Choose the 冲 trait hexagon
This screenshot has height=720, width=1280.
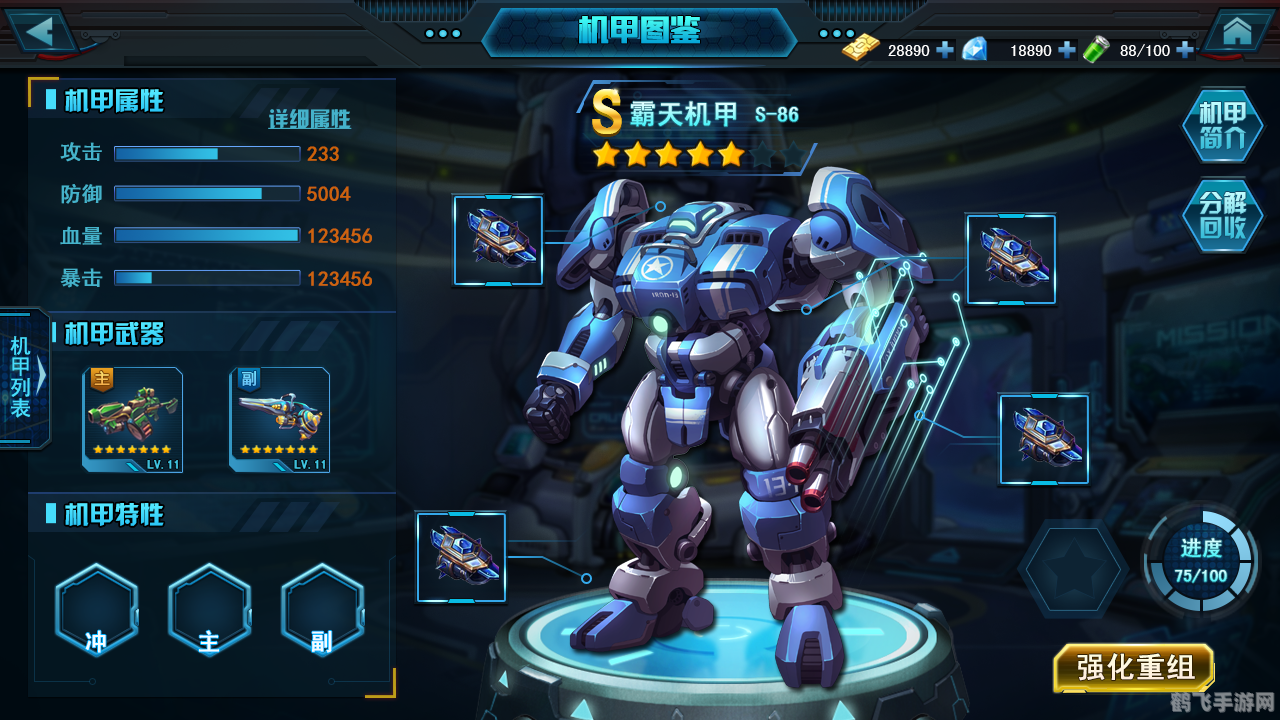click(96, 610)
